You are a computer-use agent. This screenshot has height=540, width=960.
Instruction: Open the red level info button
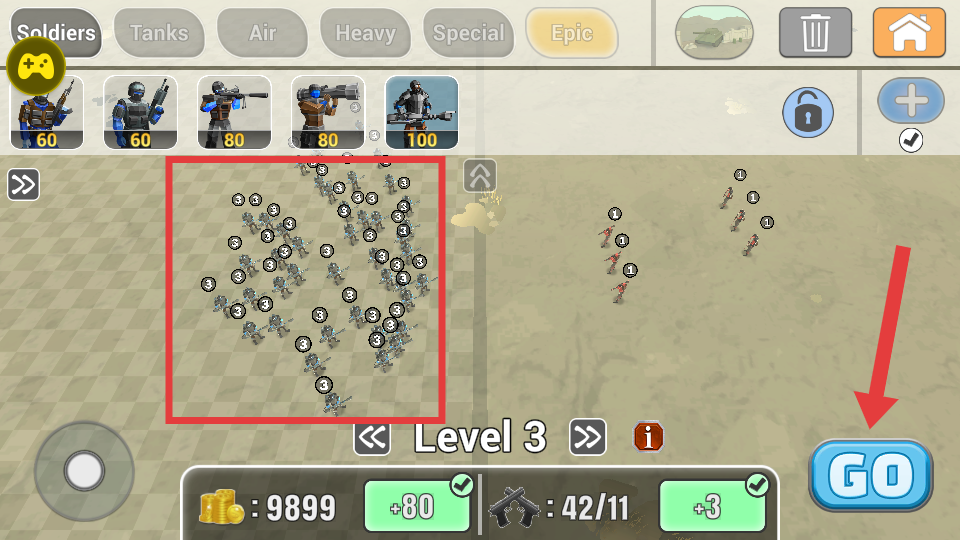(x=649, y=436)
